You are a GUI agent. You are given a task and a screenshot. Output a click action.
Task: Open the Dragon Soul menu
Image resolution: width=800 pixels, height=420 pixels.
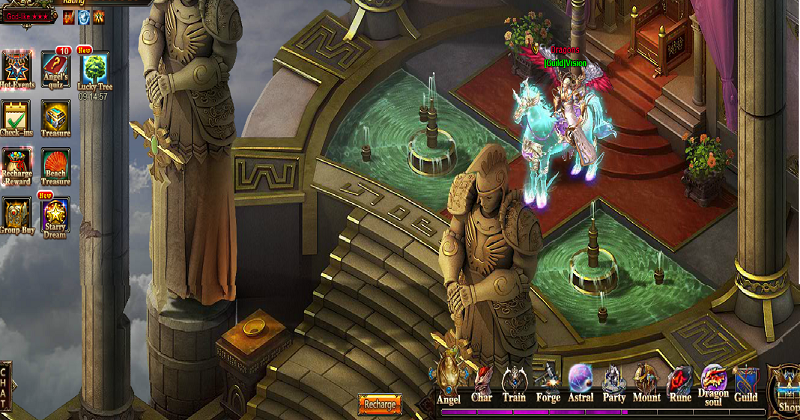713,381
